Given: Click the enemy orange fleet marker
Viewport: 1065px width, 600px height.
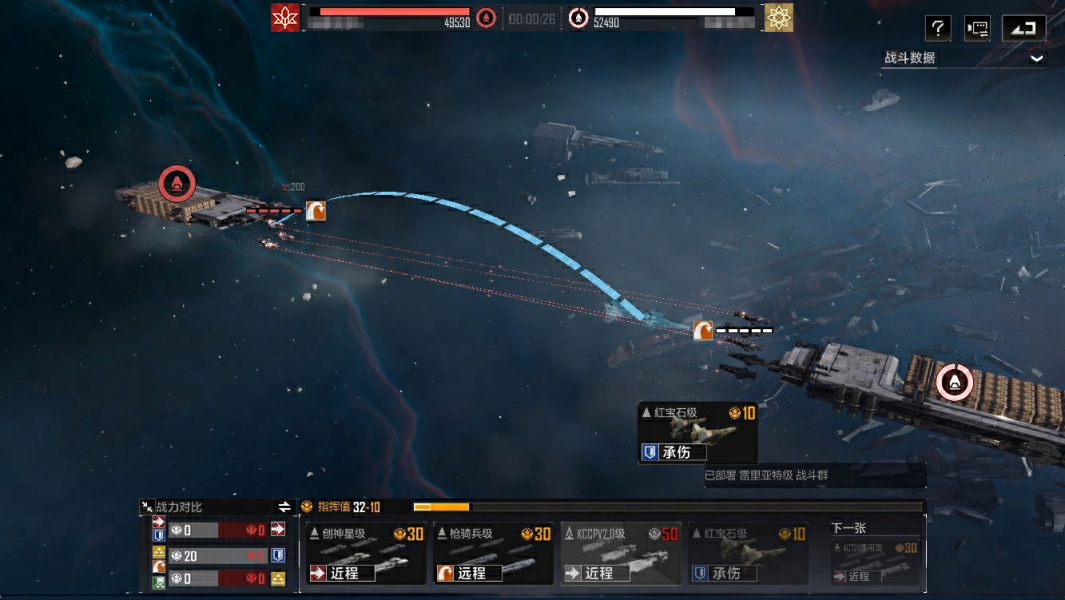Looking at the screenshot, I should (x=316, y=210).
